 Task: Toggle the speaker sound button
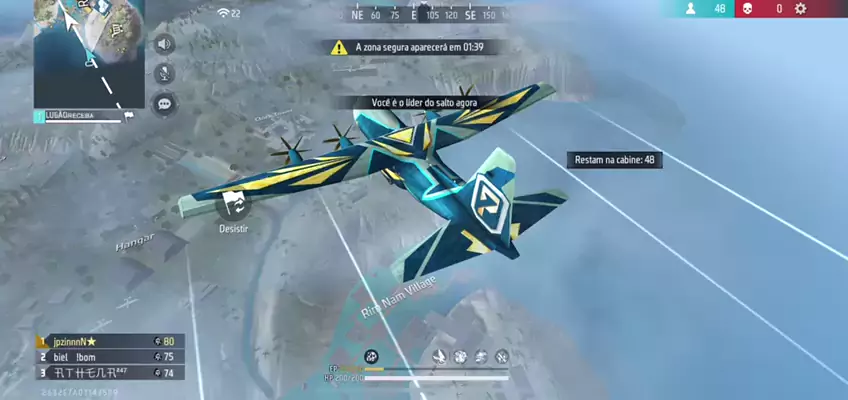[x=164, y=44]
